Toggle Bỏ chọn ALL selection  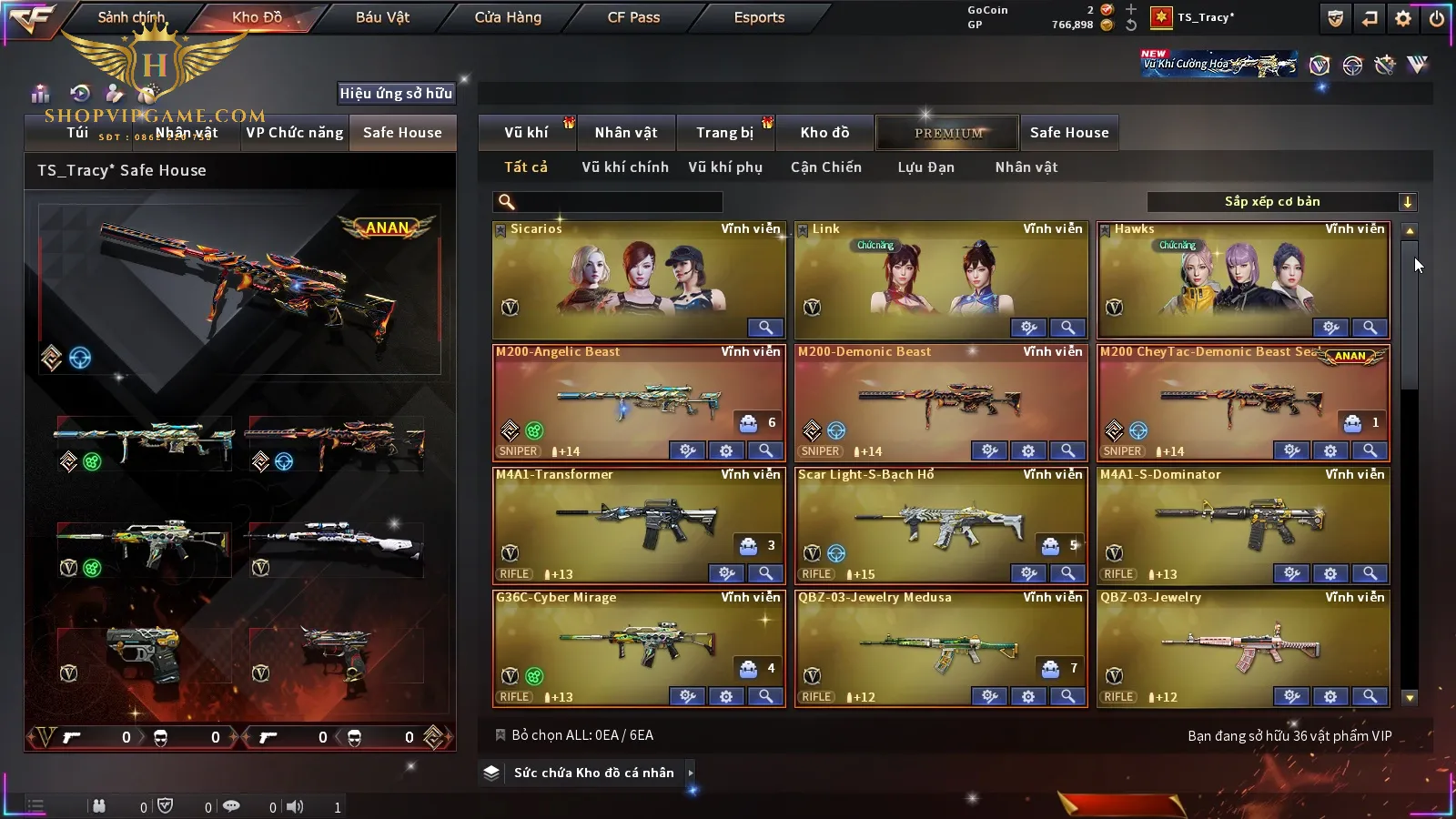tap(500, 735)
